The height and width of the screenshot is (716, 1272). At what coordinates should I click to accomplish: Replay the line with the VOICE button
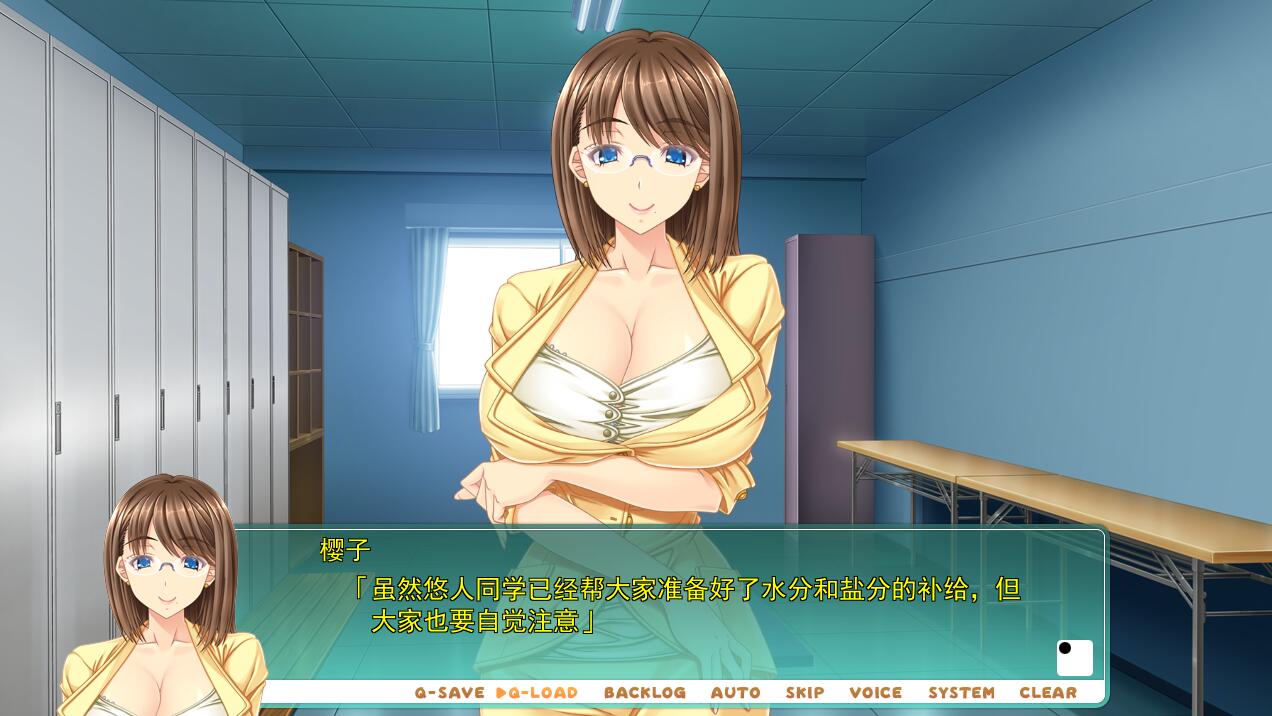875,692
